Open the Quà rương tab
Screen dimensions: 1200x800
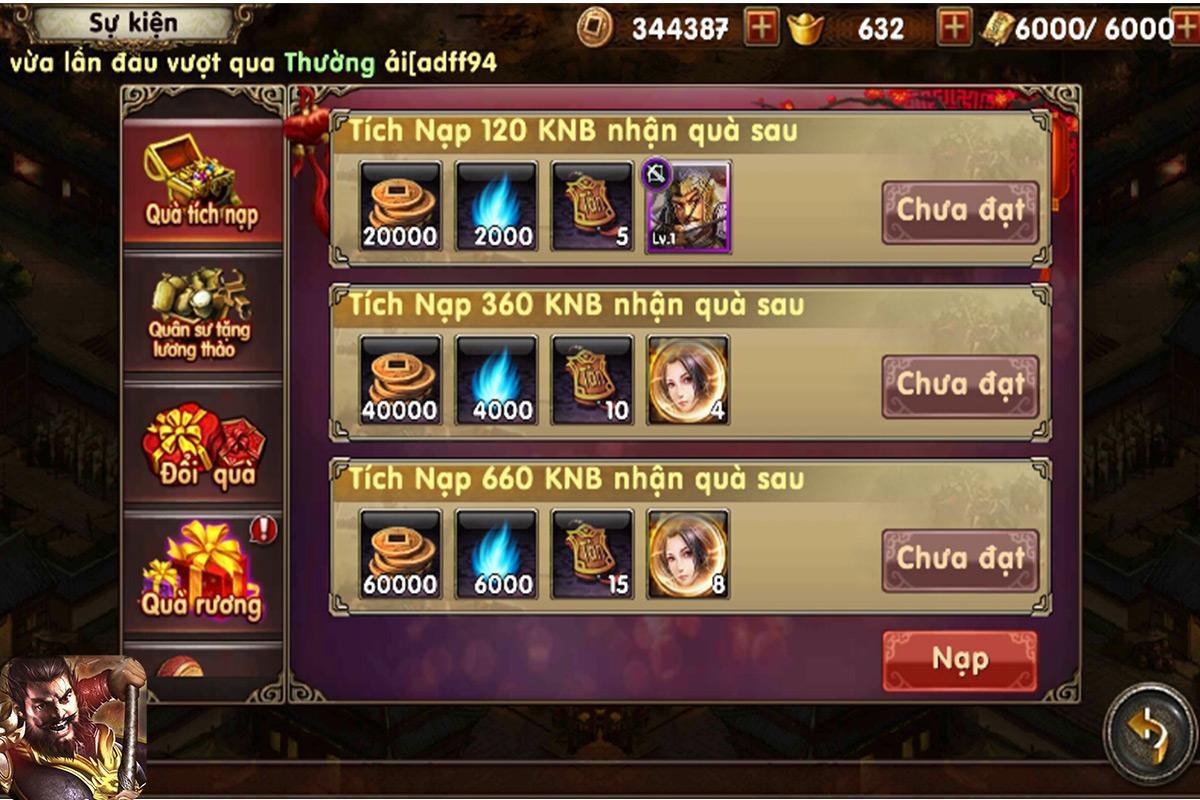201,573
